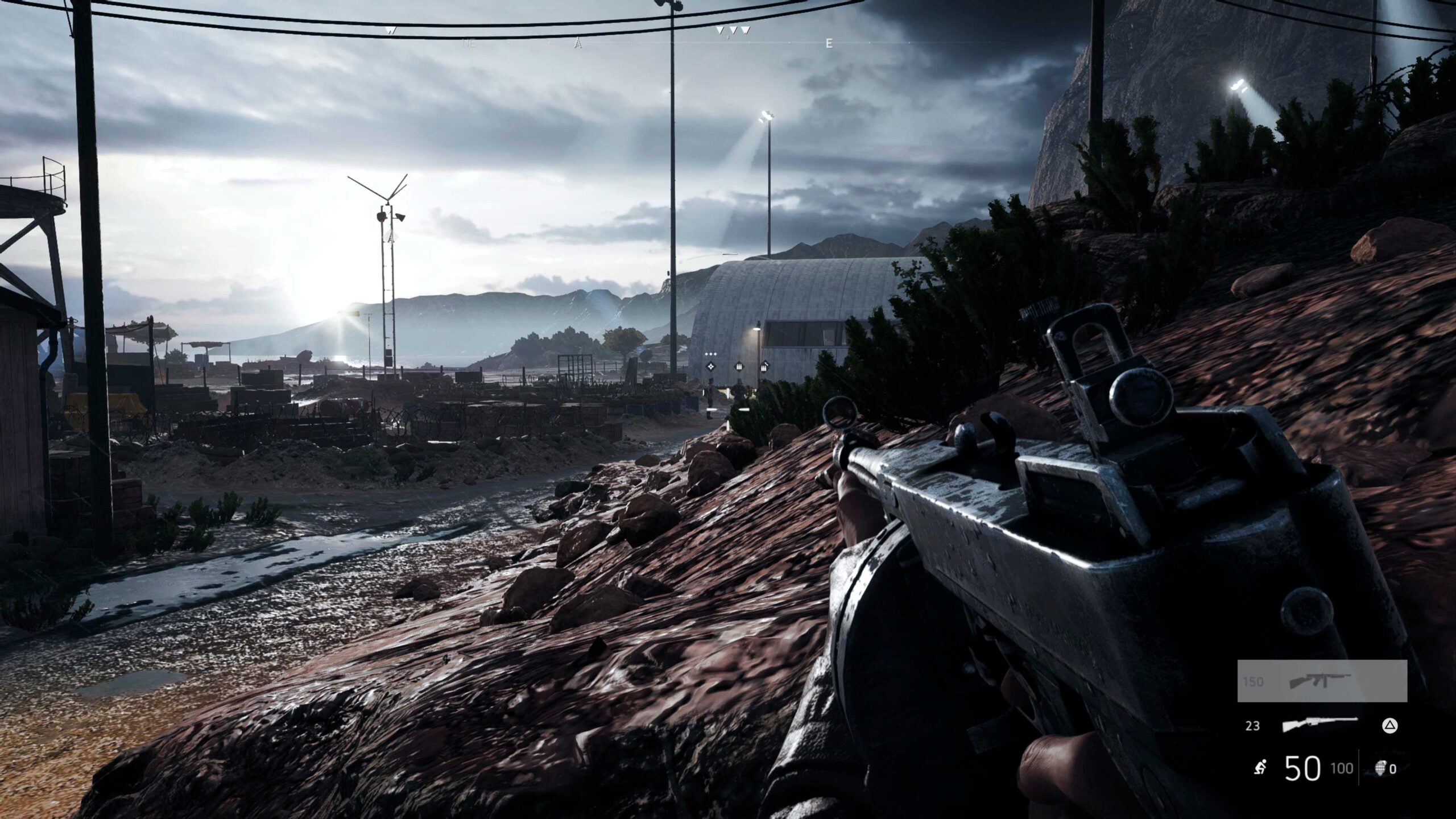The width and height of the screenshot is (1456, 819).
Task: Click the NE label on the compass strip
Action: (469, 44)
